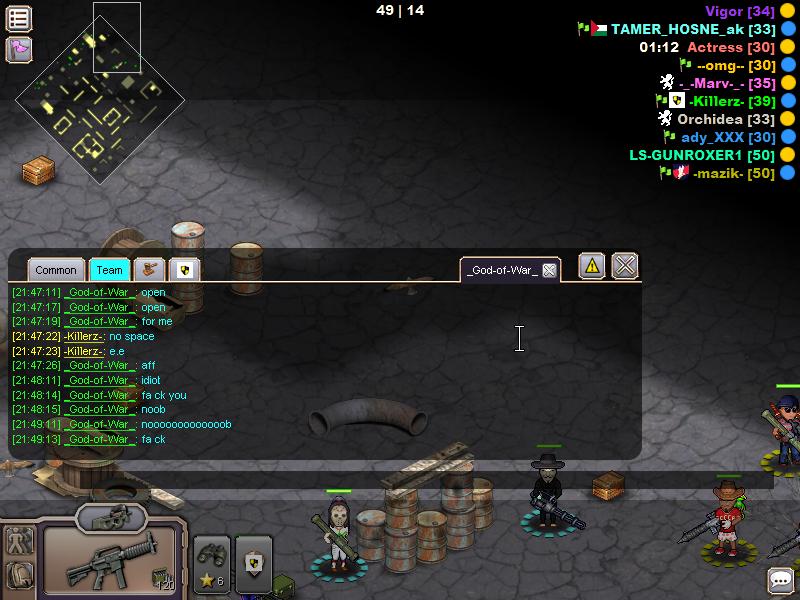Select the Team chat tab
The width and height of the screenshot is (800, 600).
click(110, 270)
